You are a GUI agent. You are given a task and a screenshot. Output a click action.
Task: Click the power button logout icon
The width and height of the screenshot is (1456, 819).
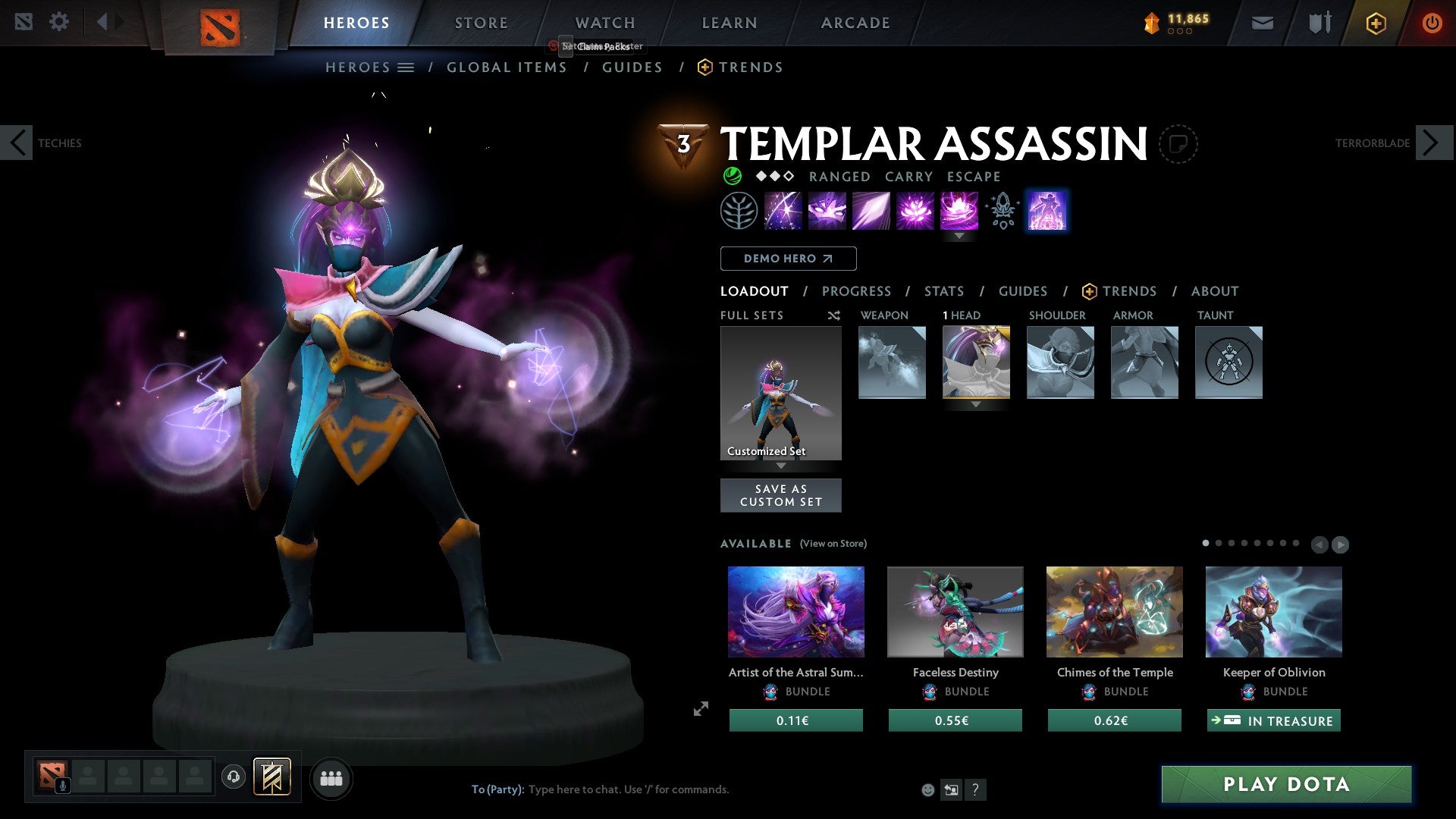1432,22
